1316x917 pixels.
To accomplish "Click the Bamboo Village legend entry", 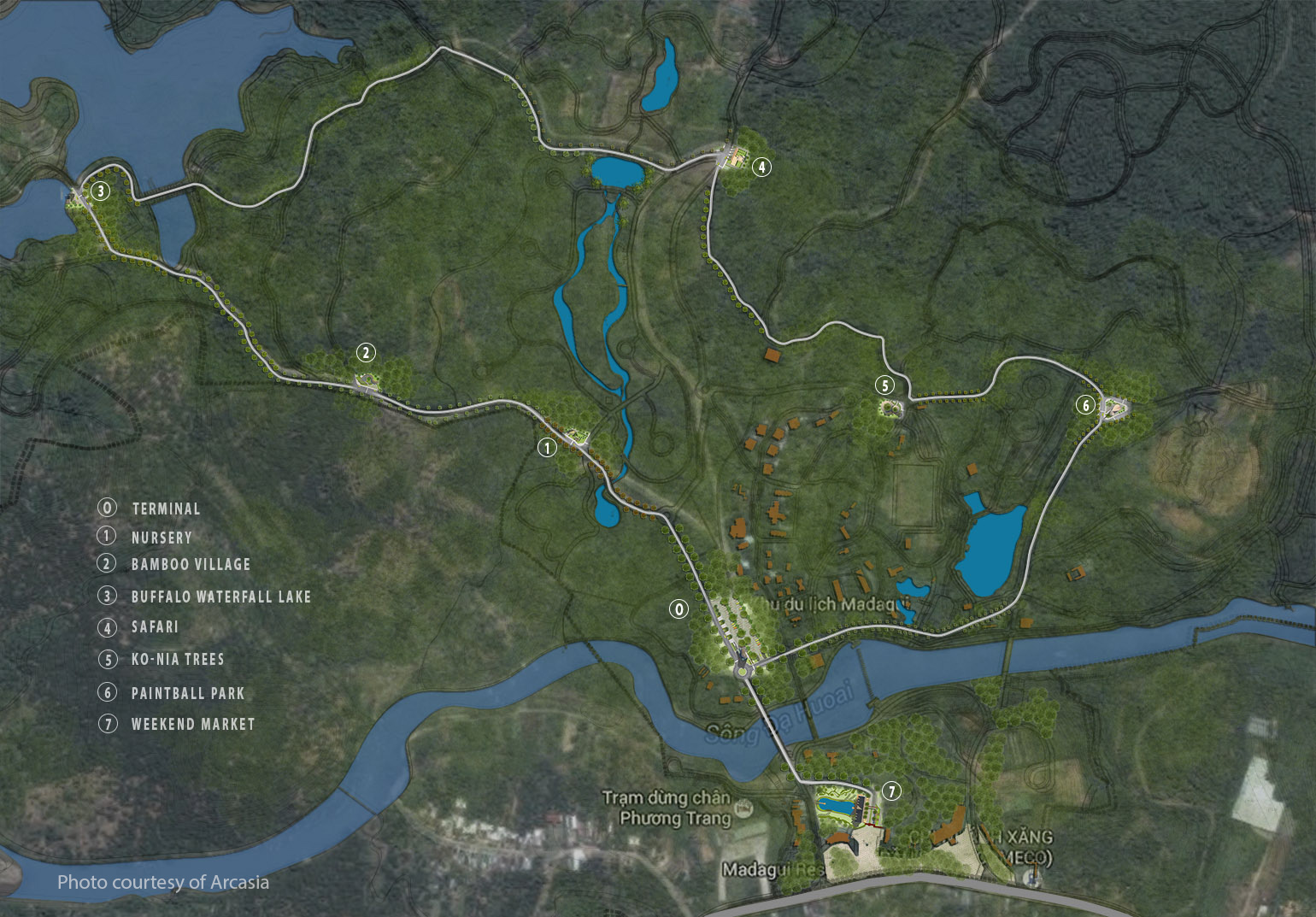I will [191, 565].
